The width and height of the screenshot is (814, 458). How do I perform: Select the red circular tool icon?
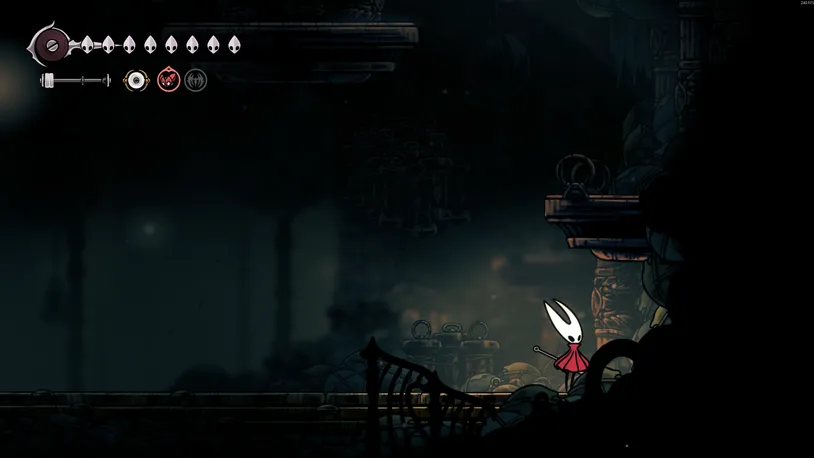point(168,80)
